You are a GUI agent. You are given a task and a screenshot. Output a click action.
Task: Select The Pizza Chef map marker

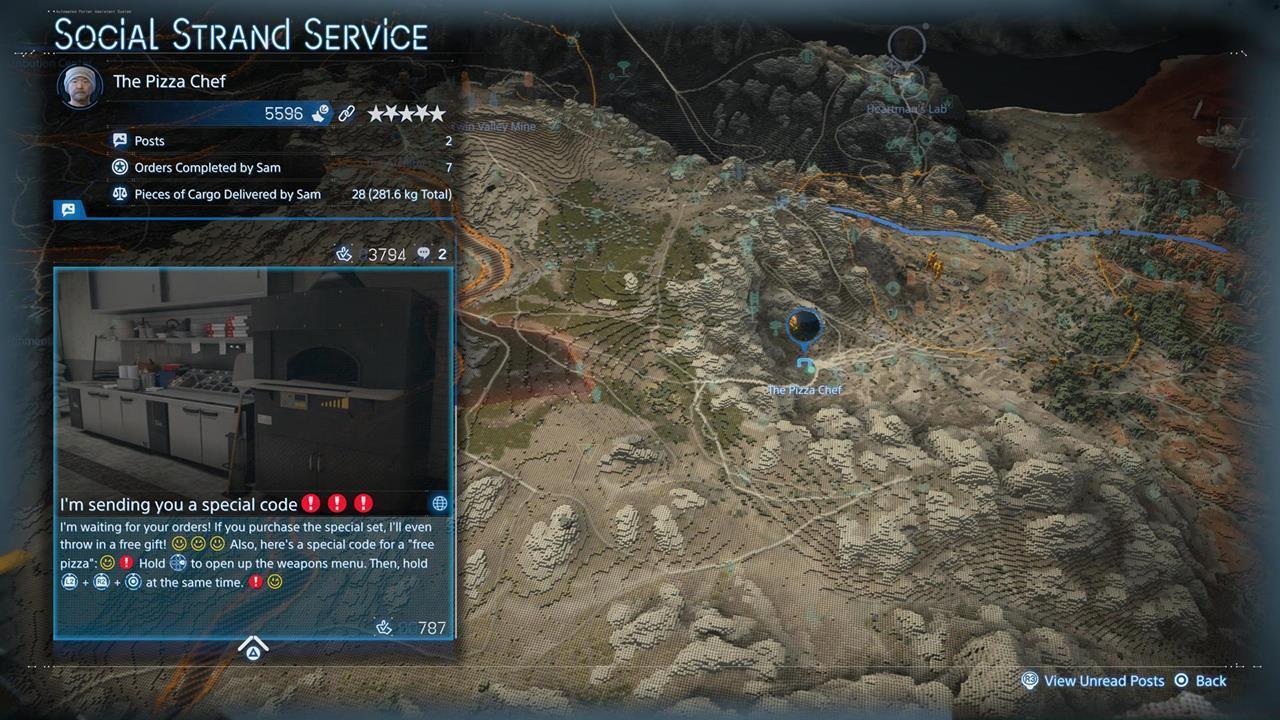pyautogui.click(x=804, y=326)
